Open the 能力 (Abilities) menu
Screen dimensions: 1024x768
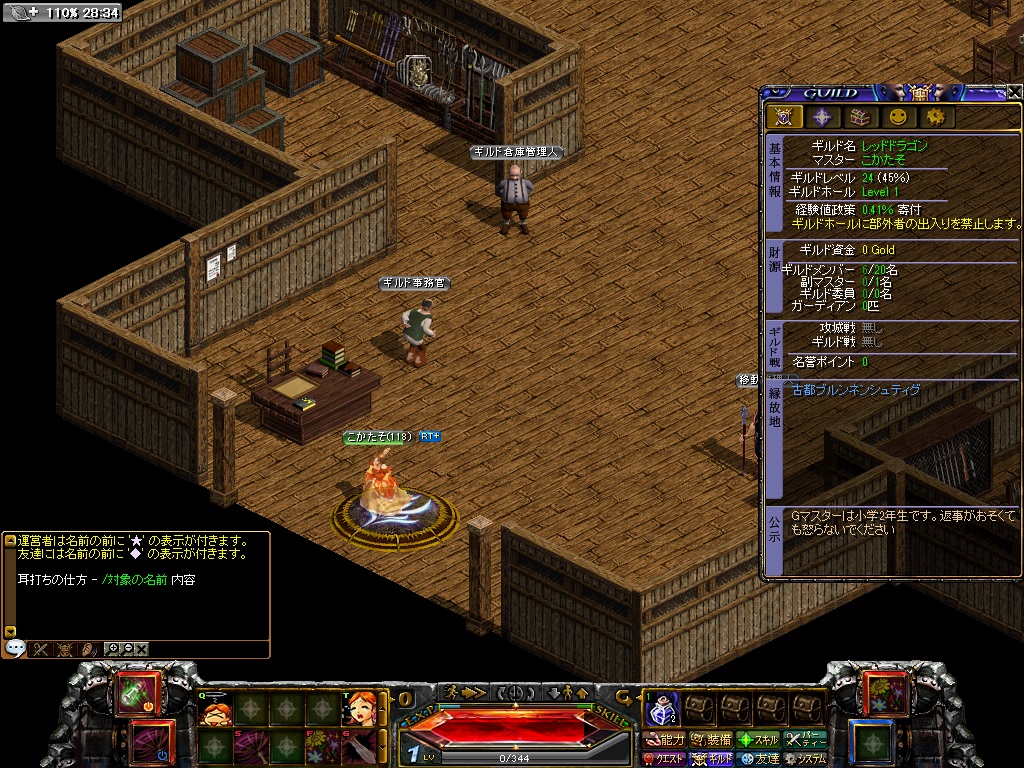664,740
